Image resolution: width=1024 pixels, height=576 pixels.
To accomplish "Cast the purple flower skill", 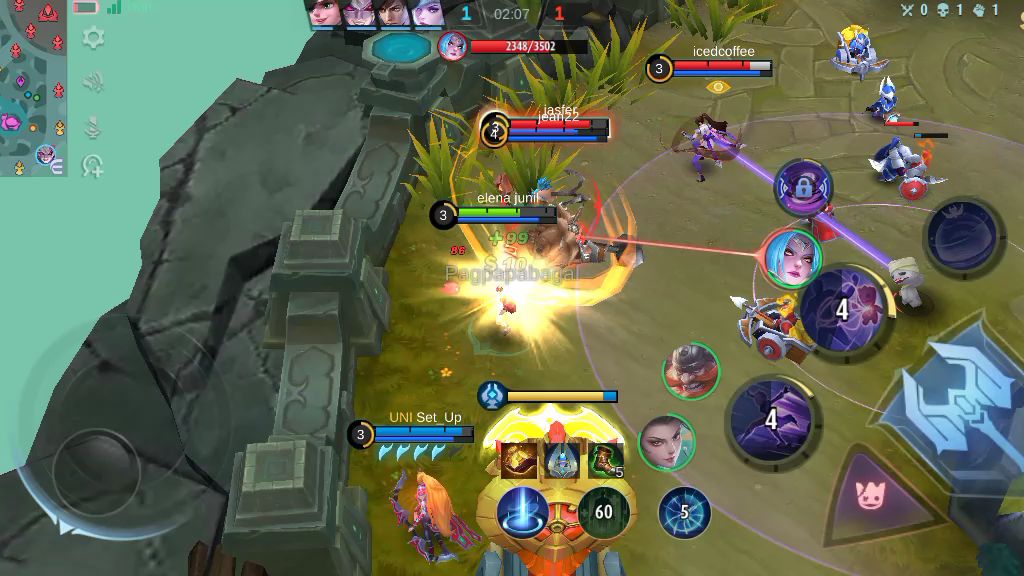I will click(x=845, y=310).
